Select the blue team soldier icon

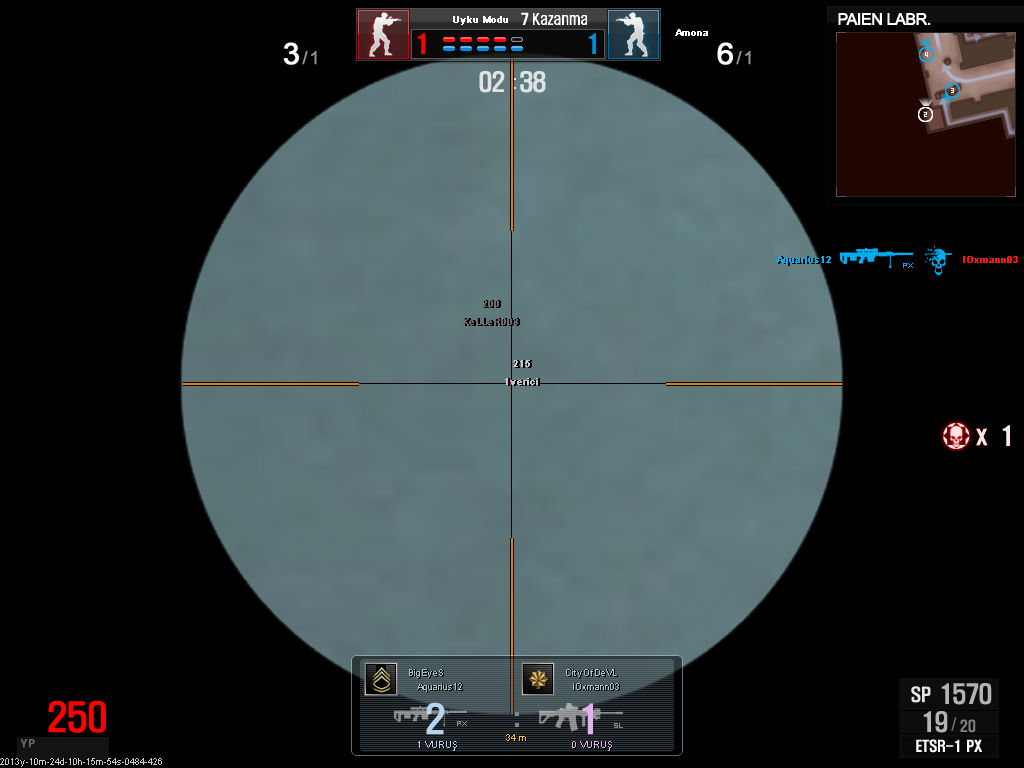pyautogui.click(x=633, y=35)
